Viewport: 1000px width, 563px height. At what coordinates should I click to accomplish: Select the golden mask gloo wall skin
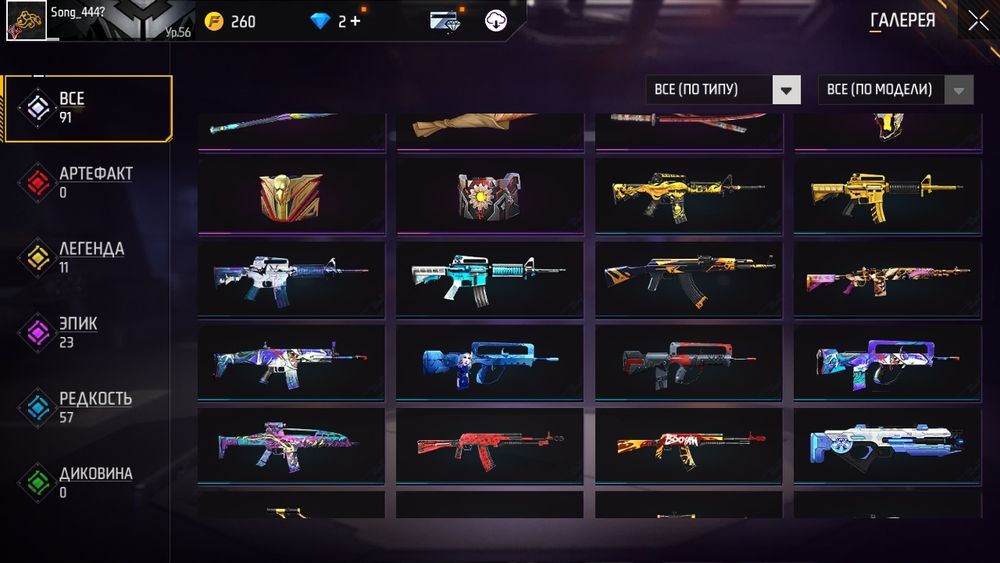coord(291,194)
